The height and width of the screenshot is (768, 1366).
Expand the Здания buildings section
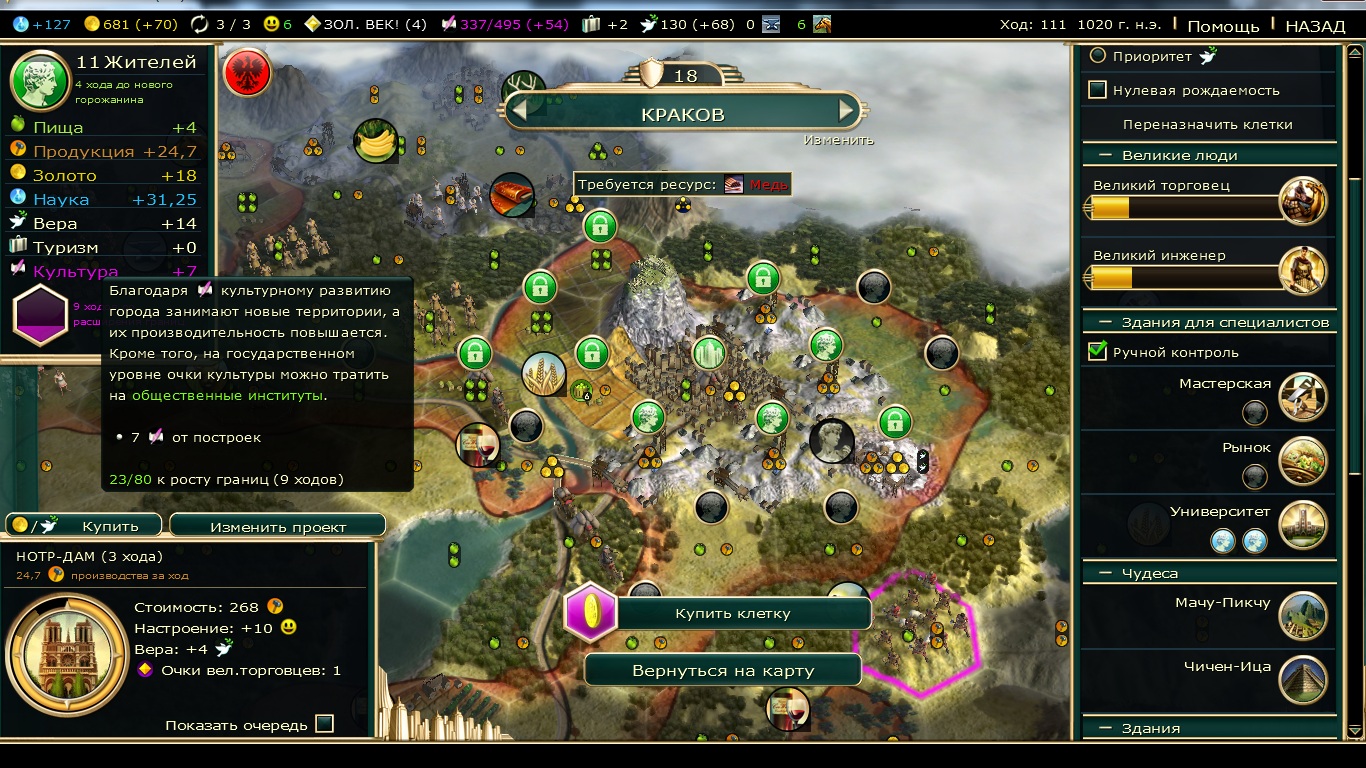[1106, 729]
